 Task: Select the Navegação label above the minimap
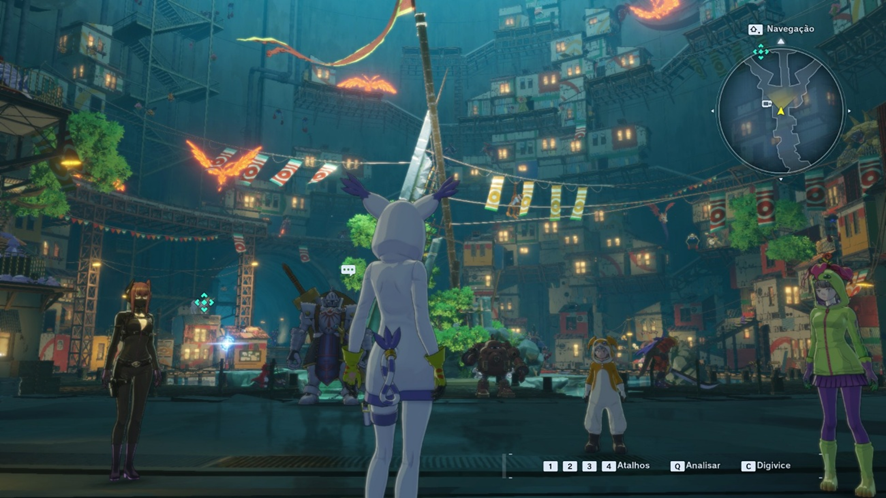click(x=788, y=29)
